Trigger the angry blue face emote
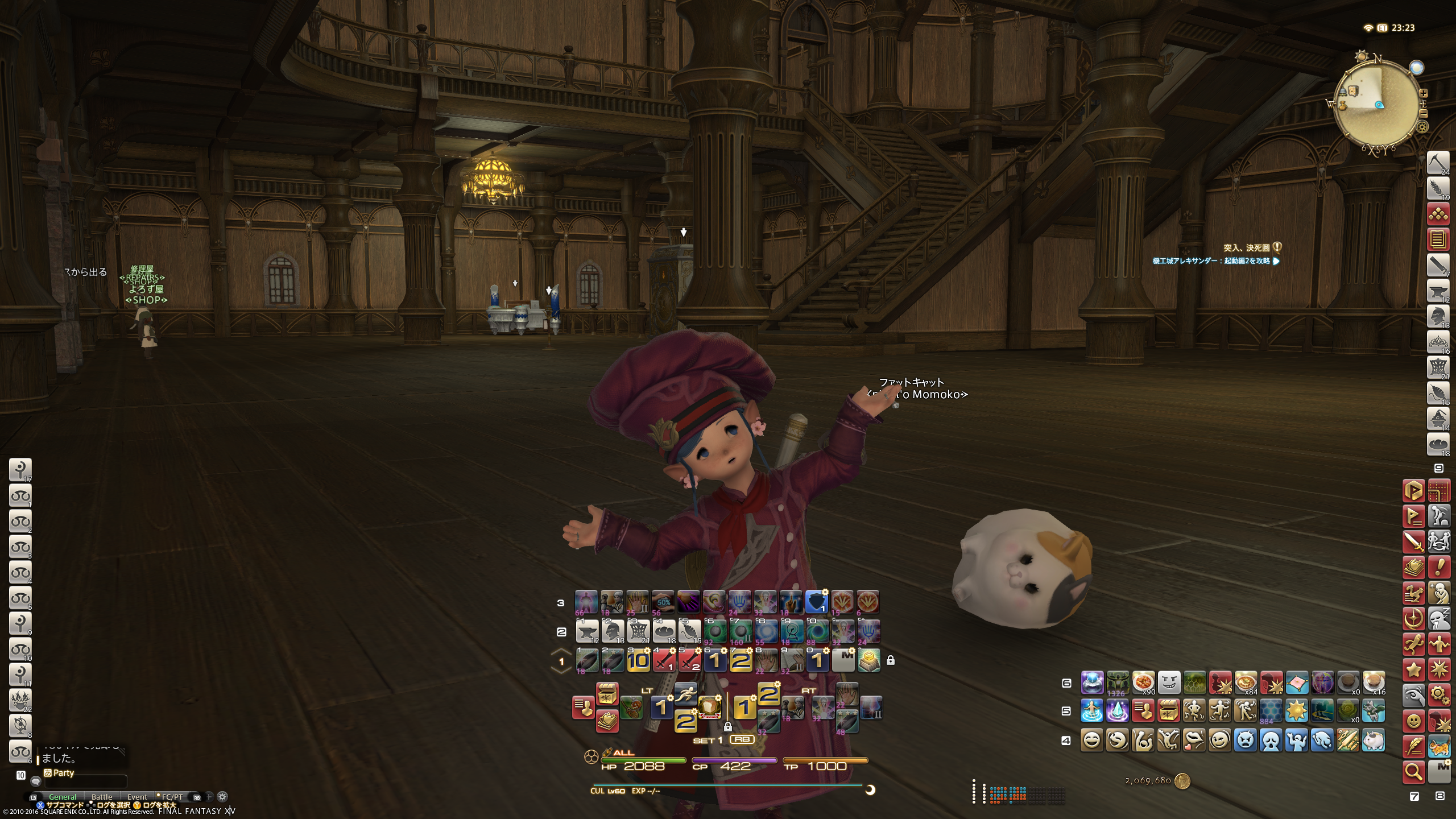The width and height of the screenshot is (1456, 819). pyautogui.click(x=1246, y=740)
